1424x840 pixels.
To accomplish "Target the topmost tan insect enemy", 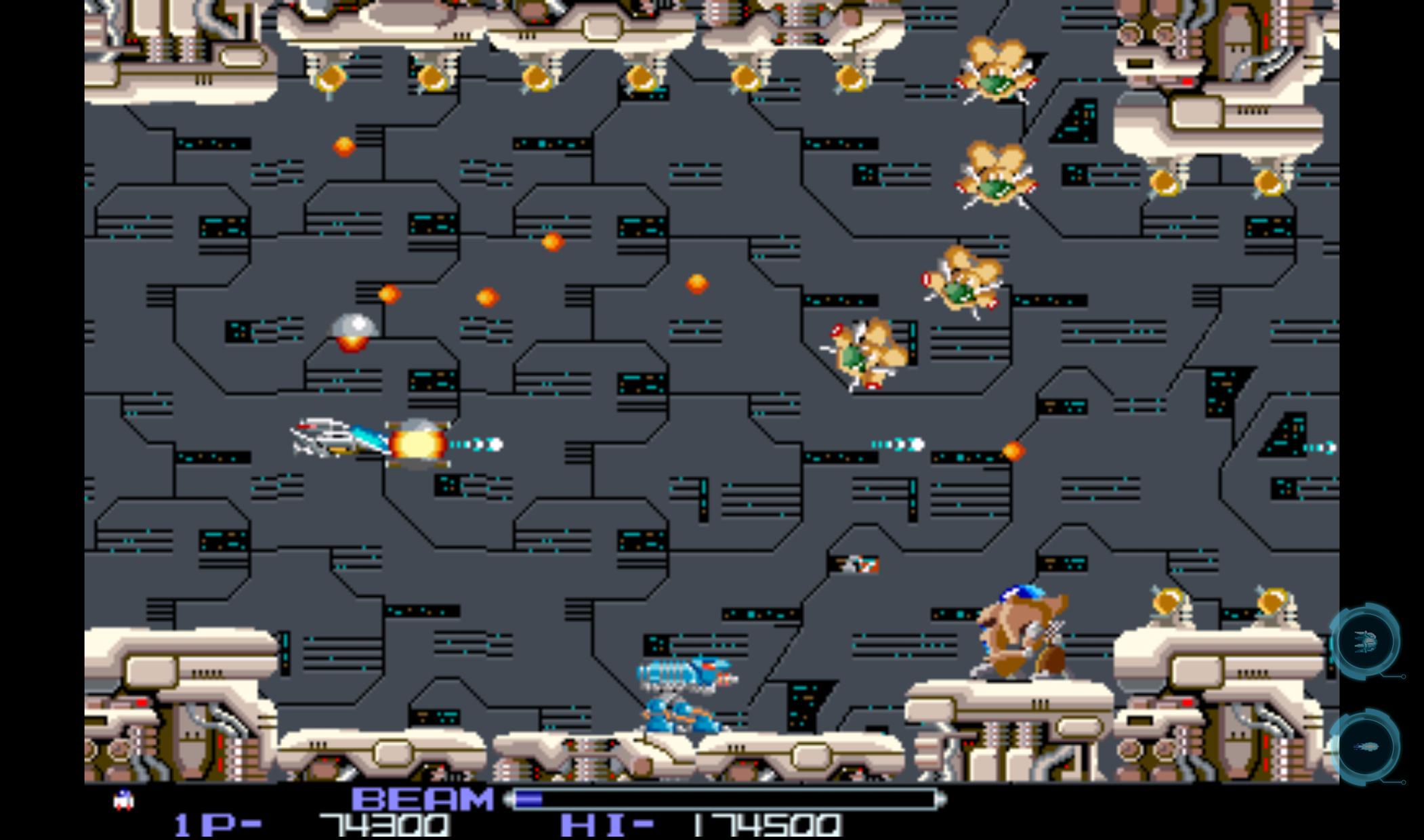I will (x=996, y=71).
